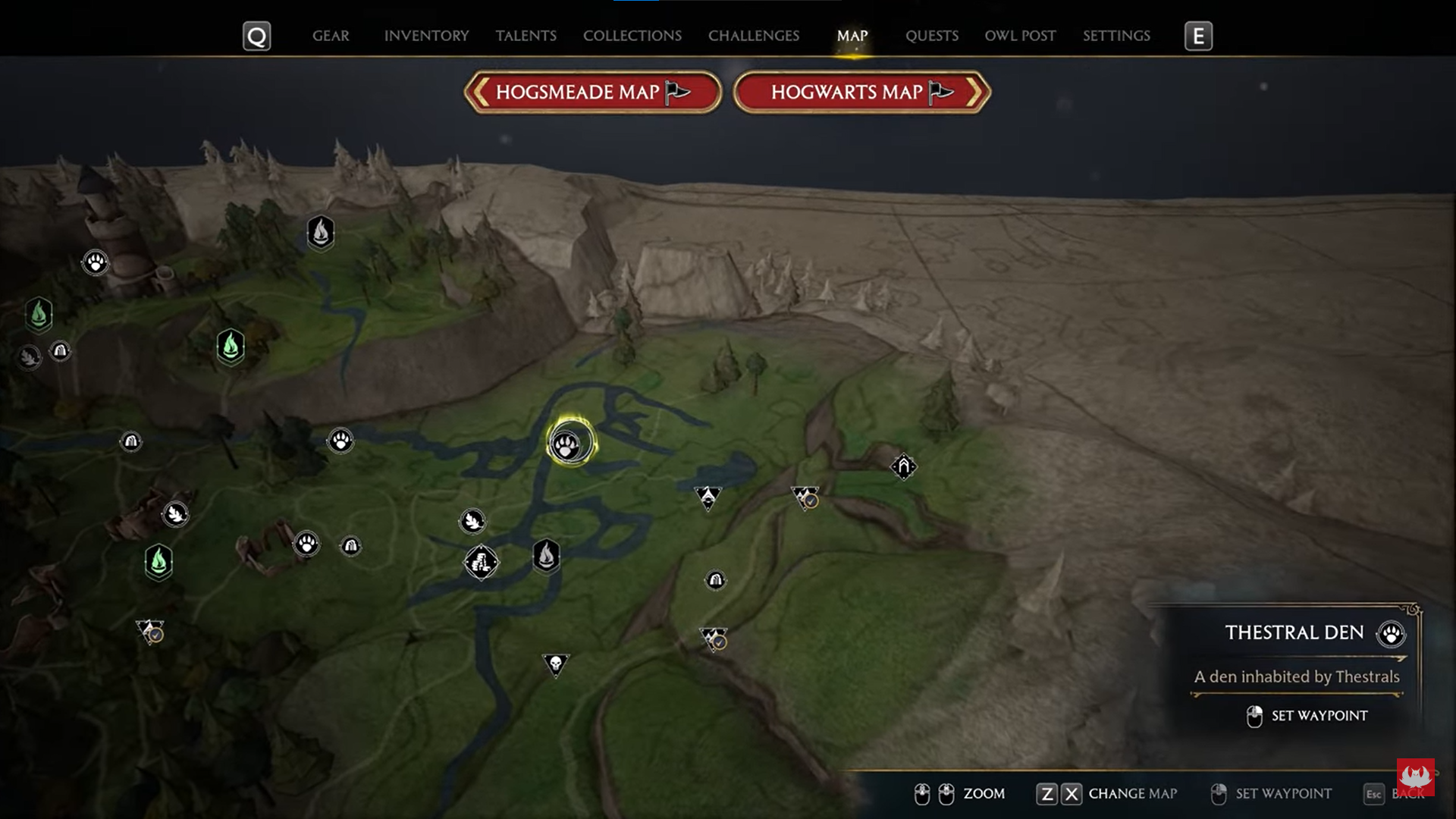The height and width of the screenshot is (819, 1456).
Task: Select the highlighted Thestral Den marker
Action: pos(568,444)
